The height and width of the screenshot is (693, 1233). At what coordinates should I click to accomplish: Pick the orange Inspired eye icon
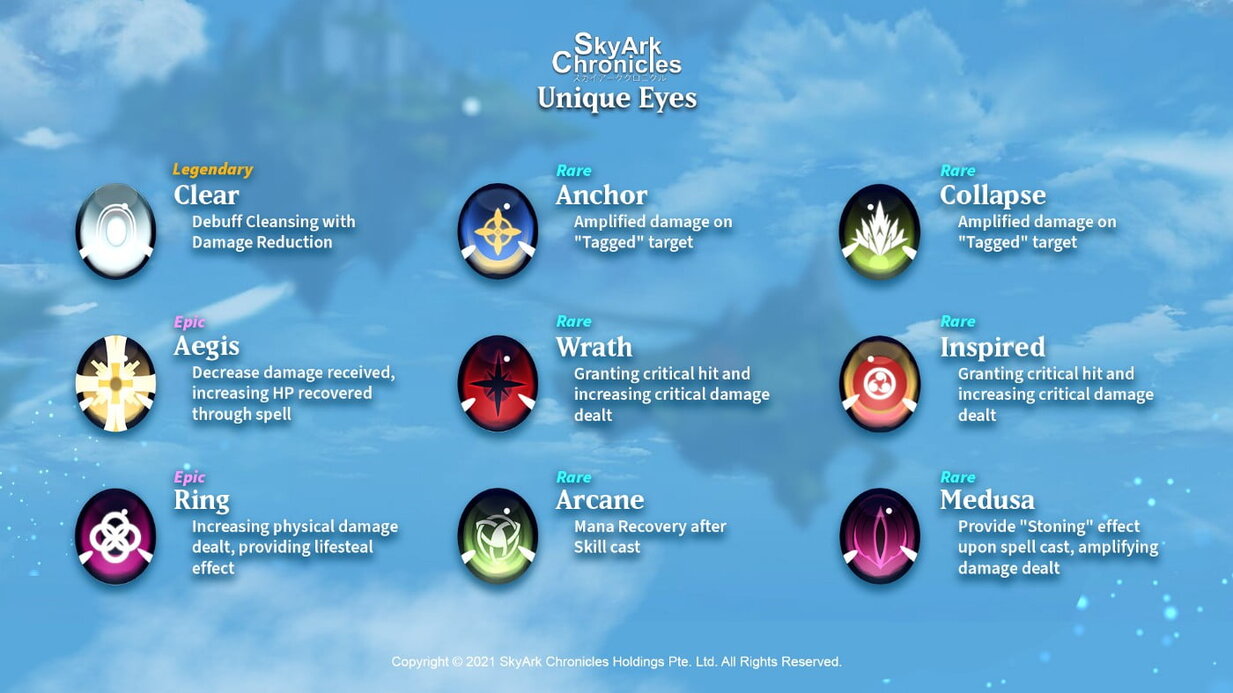pos(880,383)
